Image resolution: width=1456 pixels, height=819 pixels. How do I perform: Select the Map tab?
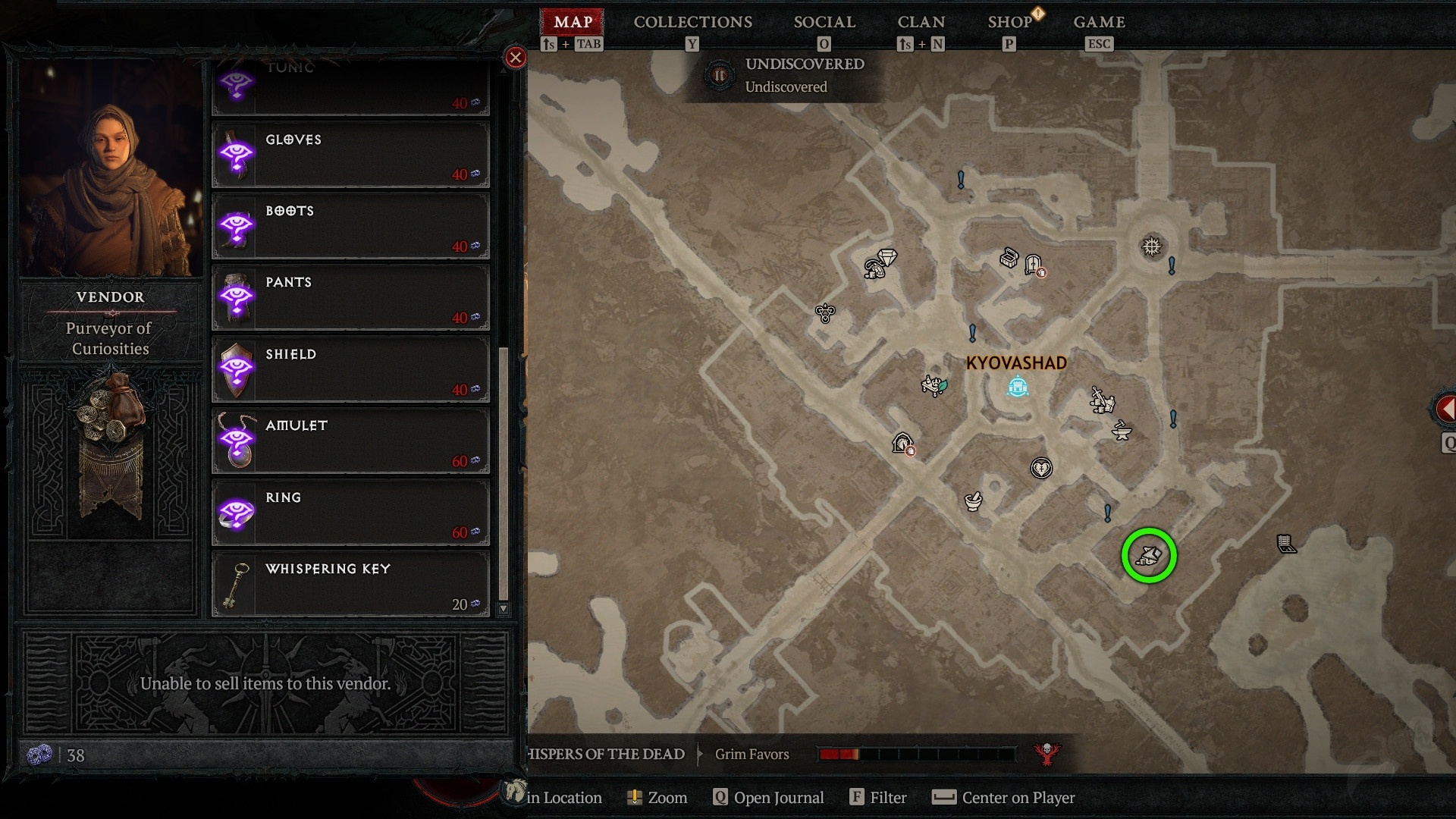573,23
